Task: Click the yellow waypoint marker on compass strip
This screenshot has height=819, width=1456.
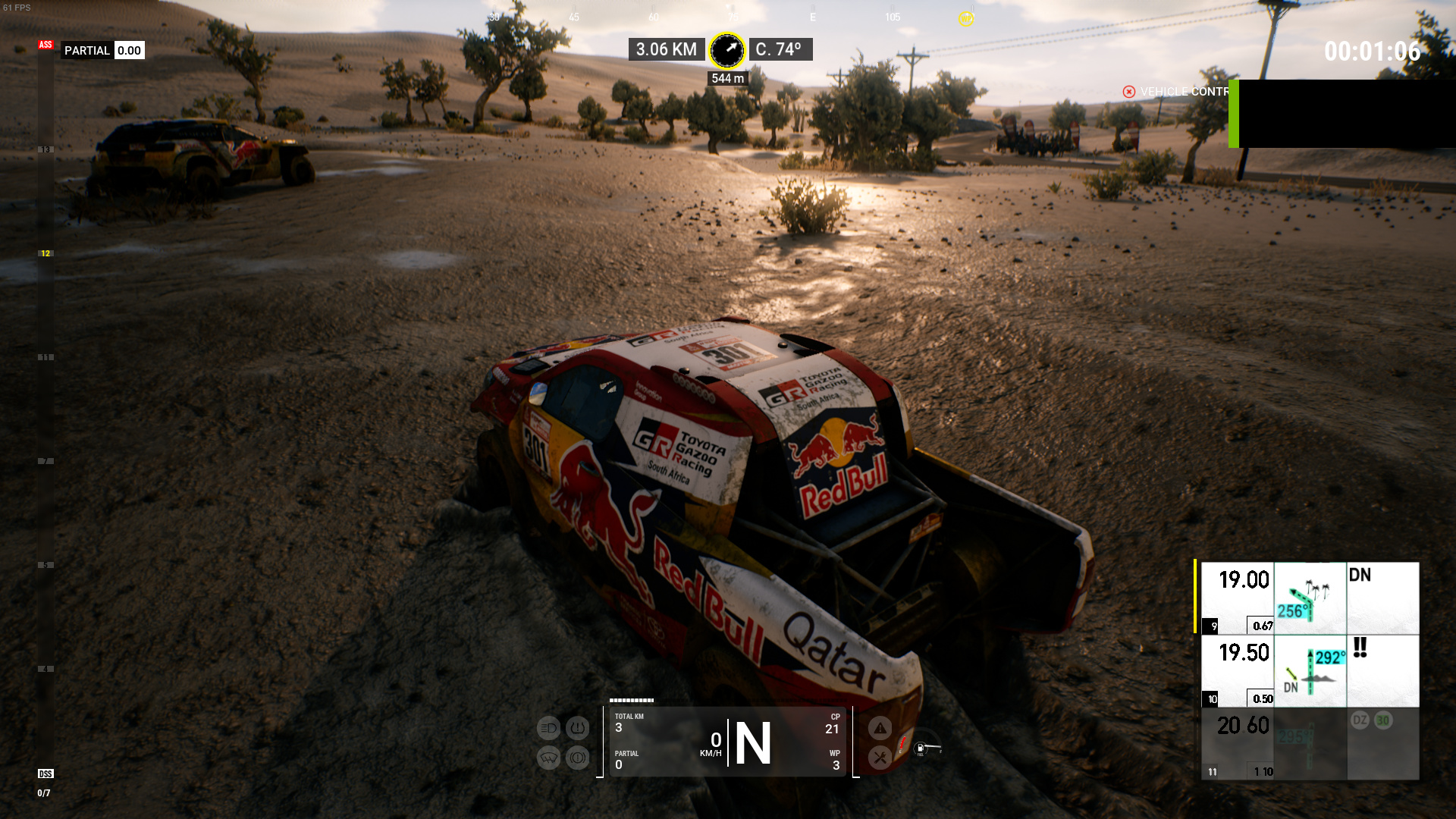Action: point(965,19)
